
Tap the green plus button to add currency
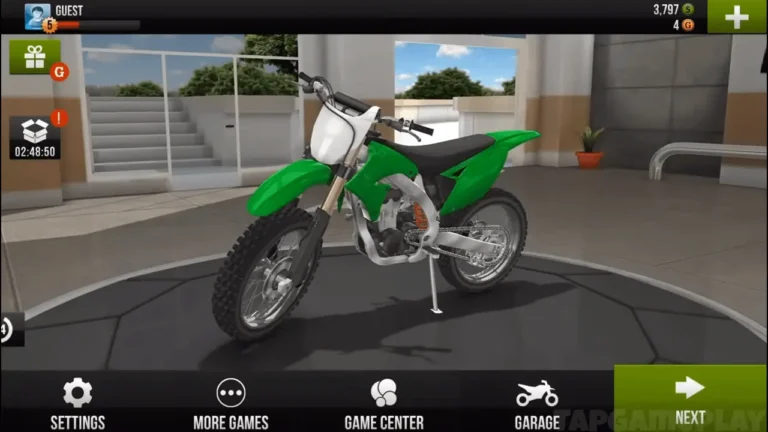coord(737,17)
